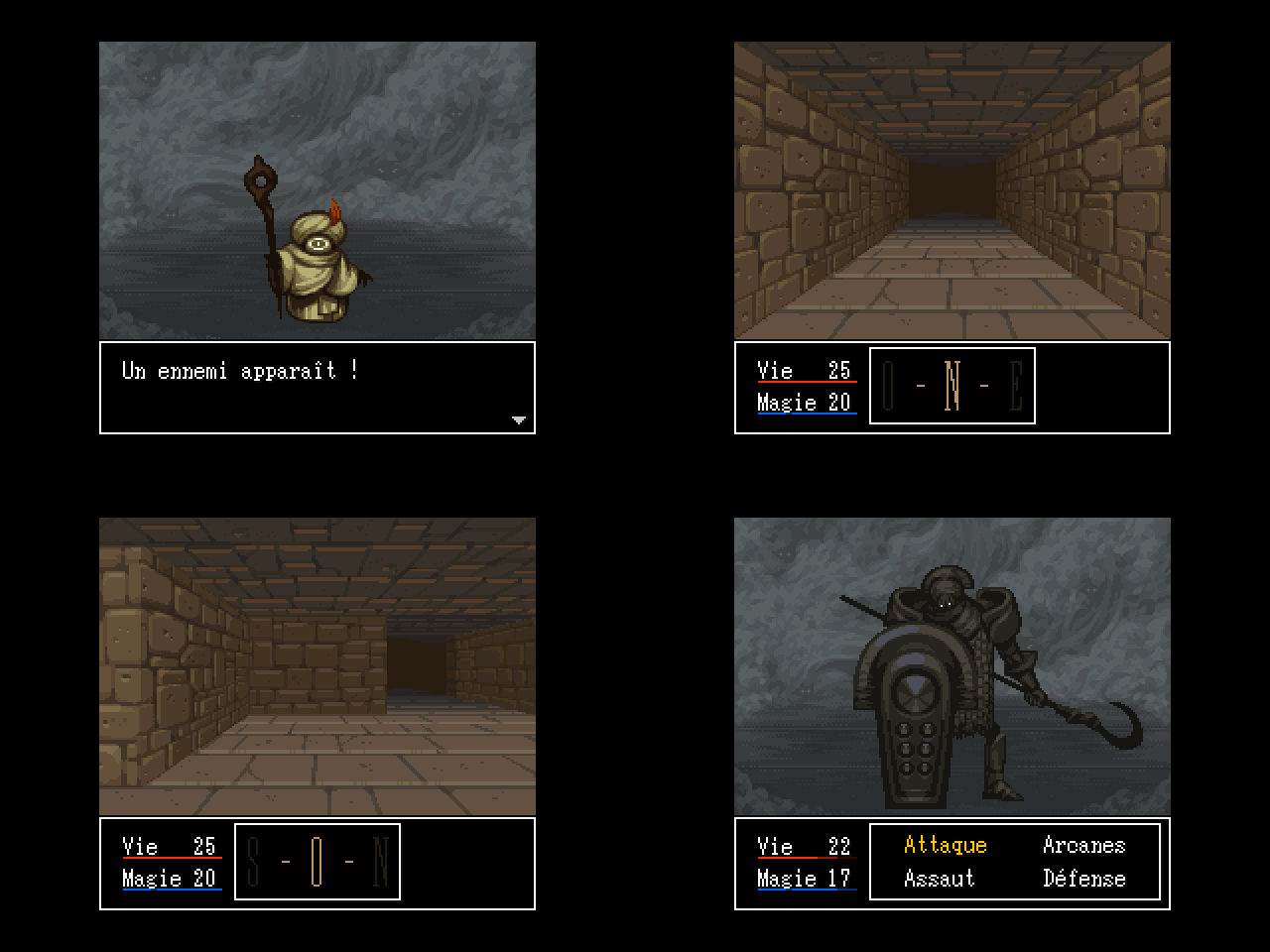Advance the dialogue with the arrow indicator
1270x952 pixels.
pos(518,420)
